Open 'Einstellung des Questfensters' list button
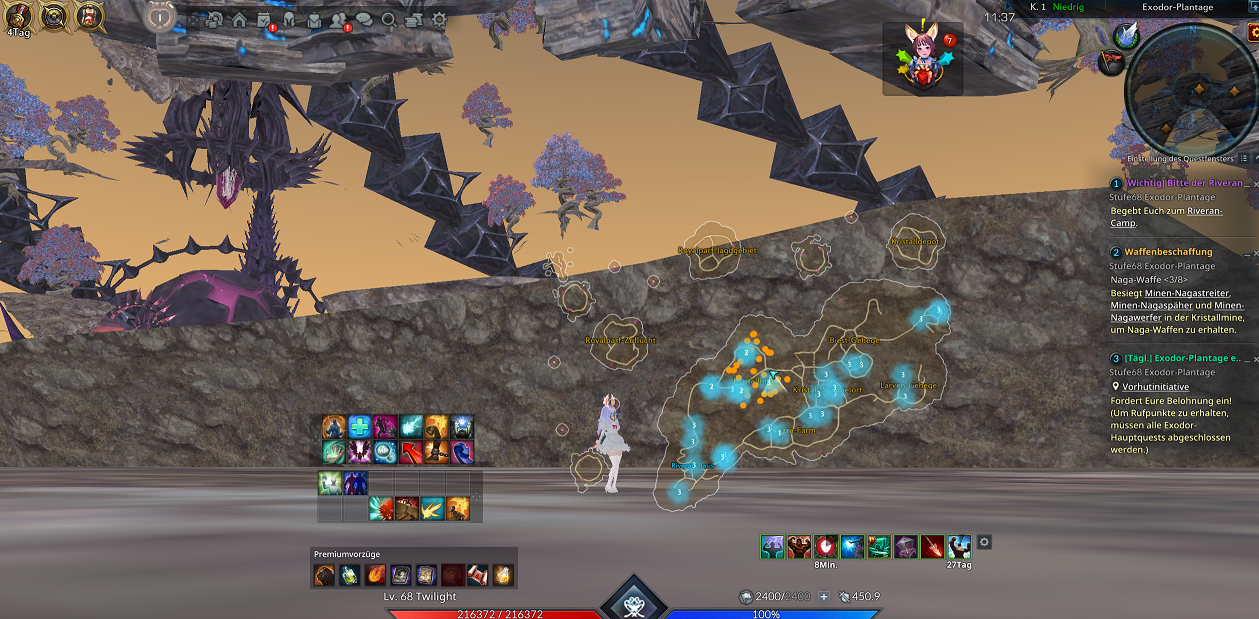 click(x=1243, y=158)
